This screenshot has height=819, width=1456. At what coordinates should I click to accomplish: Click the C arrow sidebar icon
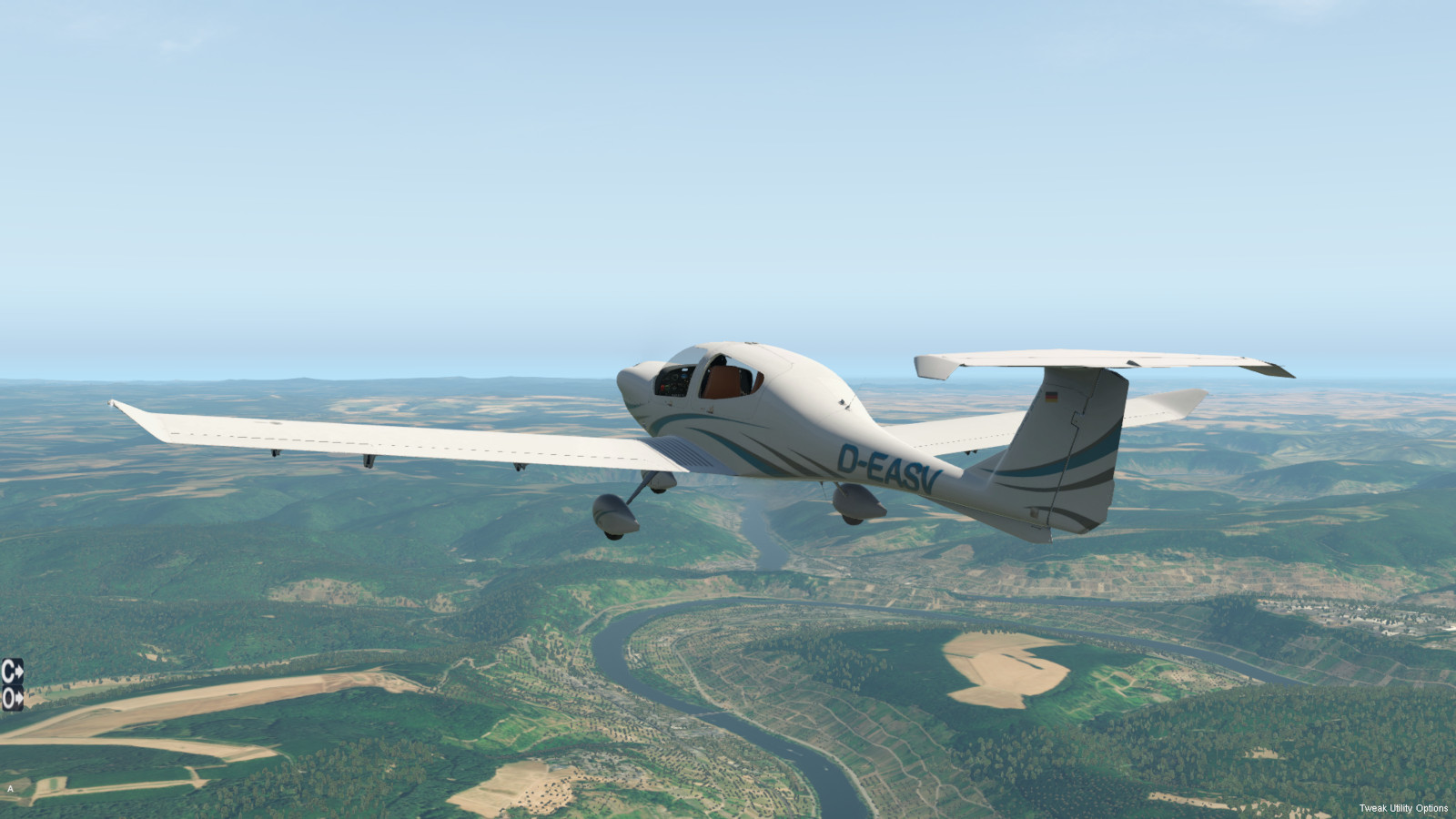pos(12,672)
